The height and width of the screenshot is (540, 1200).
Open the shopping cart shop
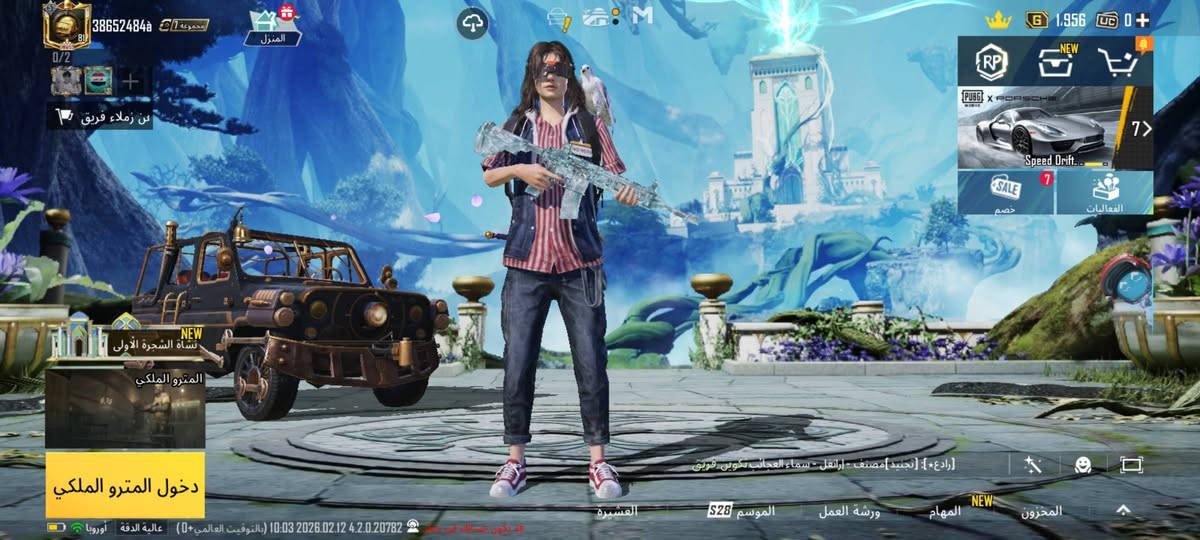tap(1119, 63)
